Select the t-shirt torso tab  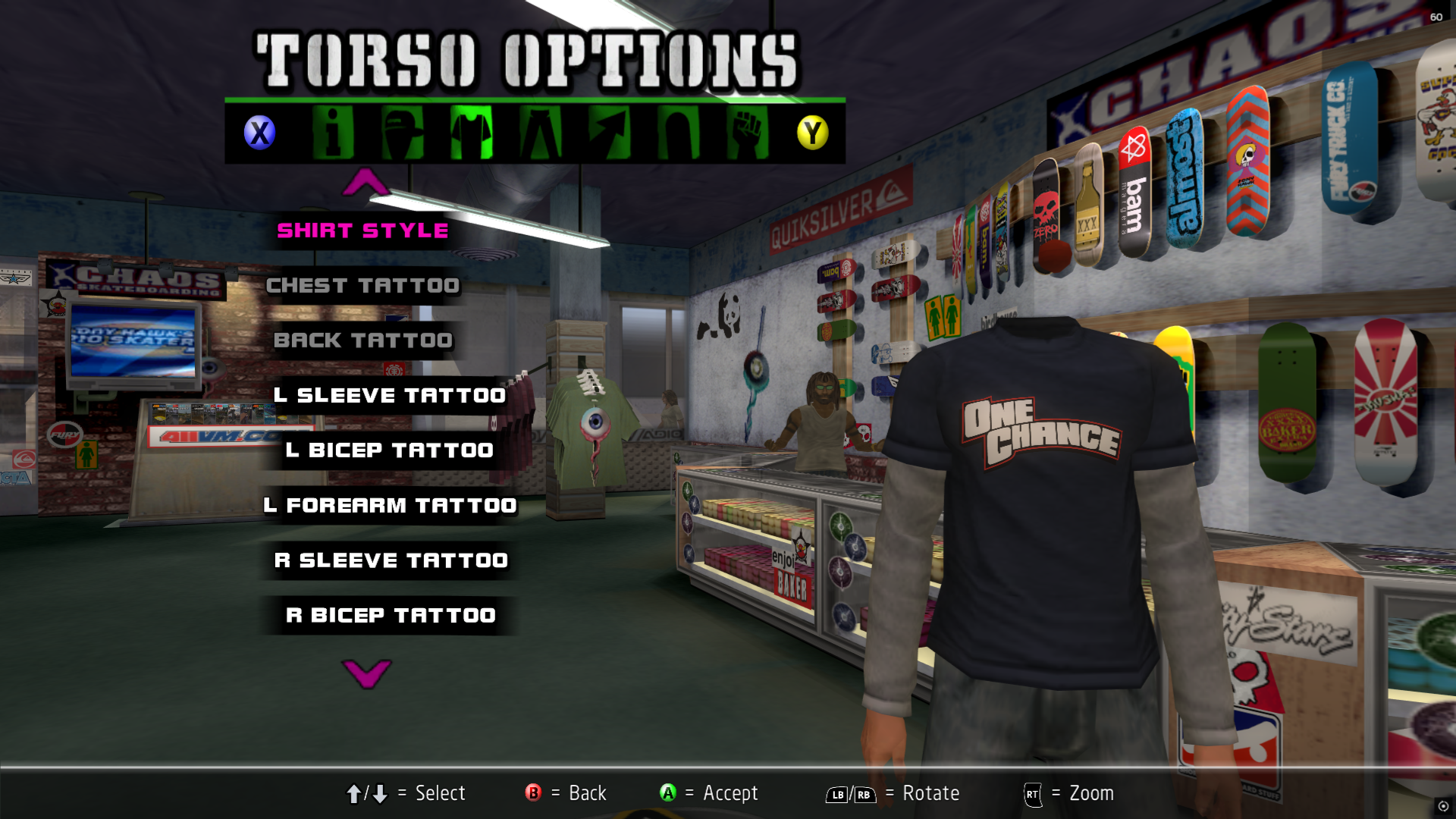pos(471,133)
